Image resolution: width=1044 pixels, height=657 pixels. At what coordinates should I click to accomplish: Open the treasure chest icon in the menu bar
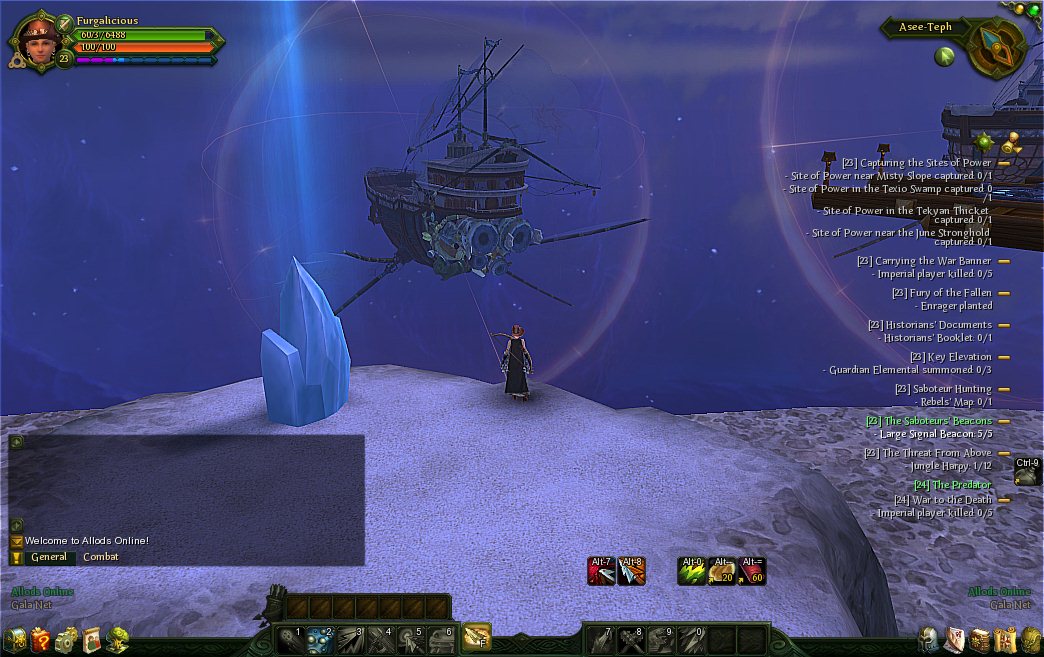coord(15,640)
